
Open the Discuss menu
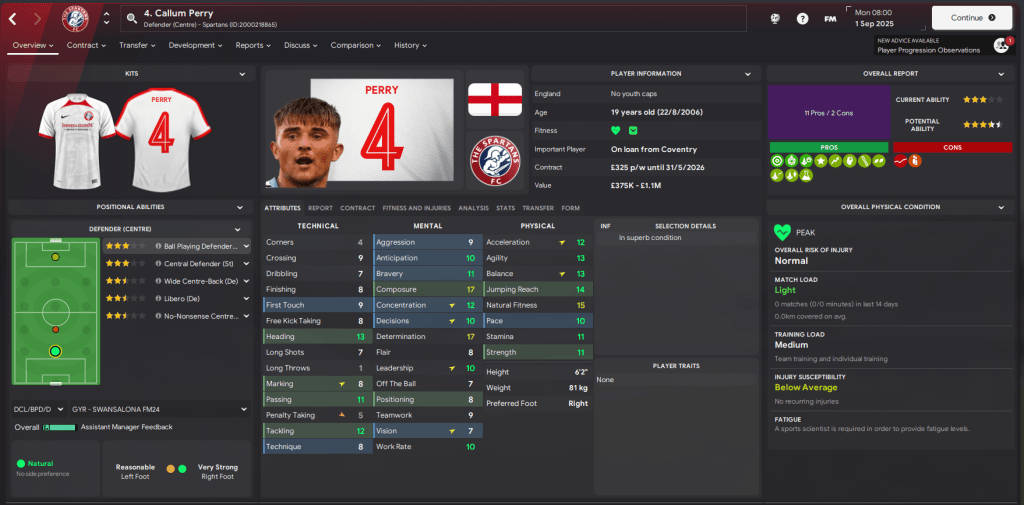300,45
